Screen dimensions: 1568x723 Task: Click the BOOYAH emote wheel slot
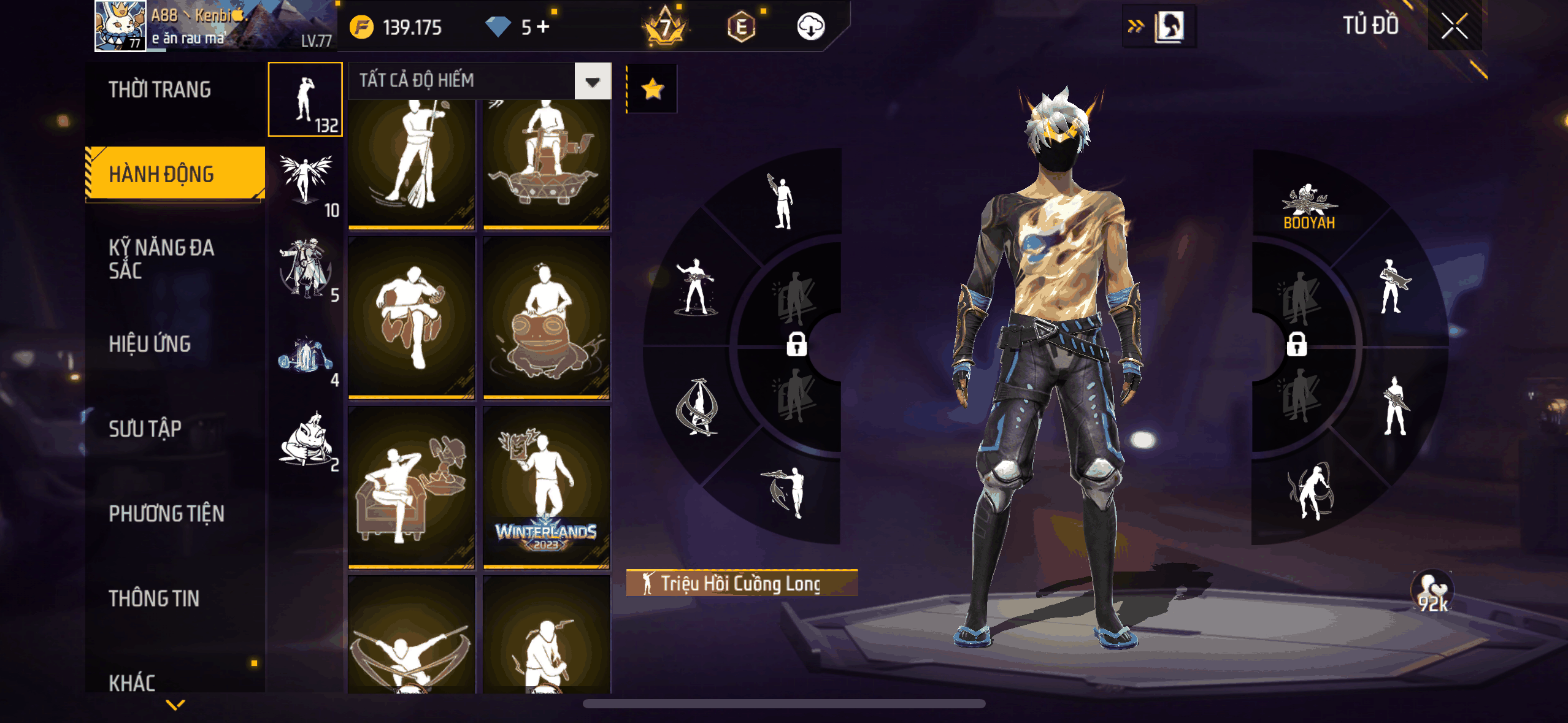click(x=1309, y=207)
